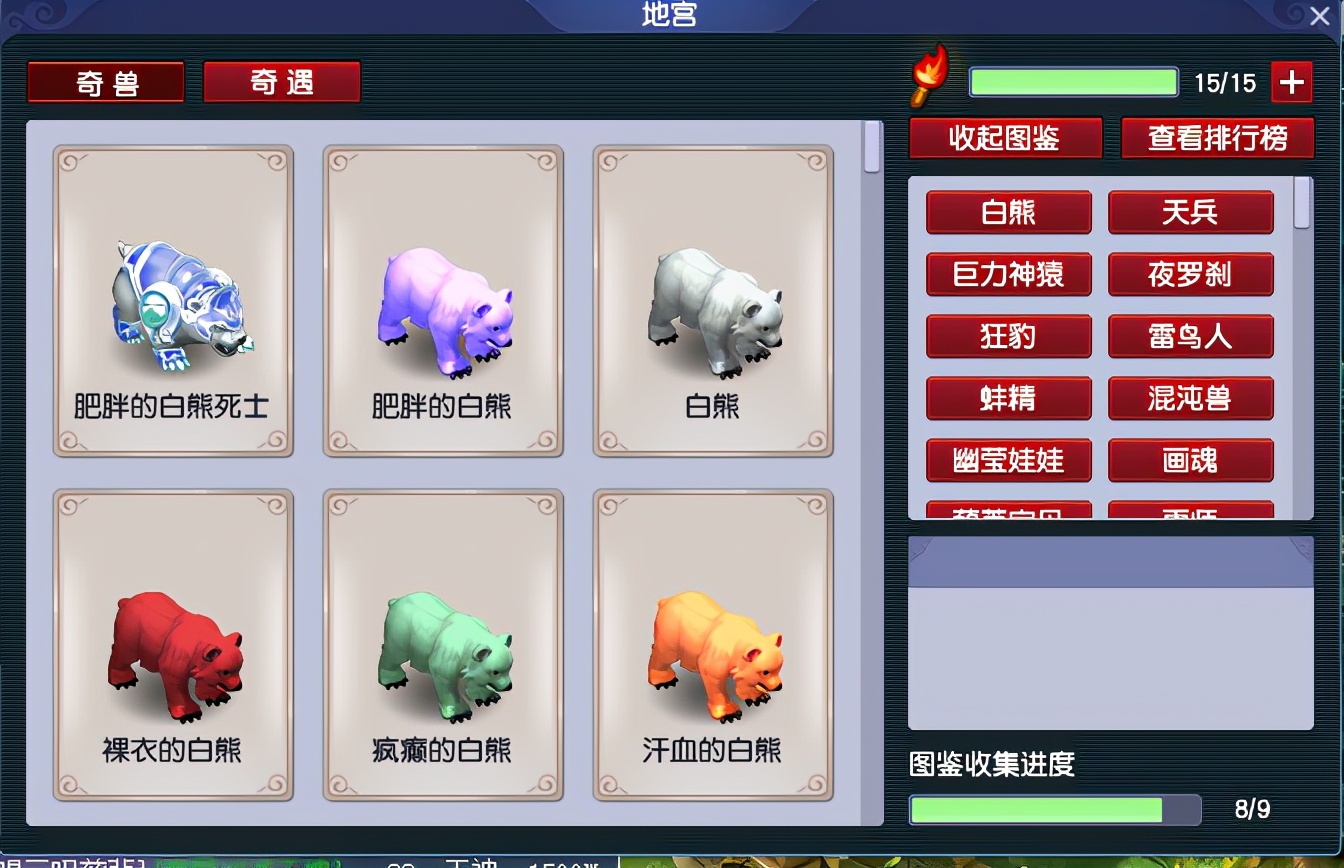Select the 幽莹娃娃 category
The image size is (1344, 868).
(x=1008, y=461)
